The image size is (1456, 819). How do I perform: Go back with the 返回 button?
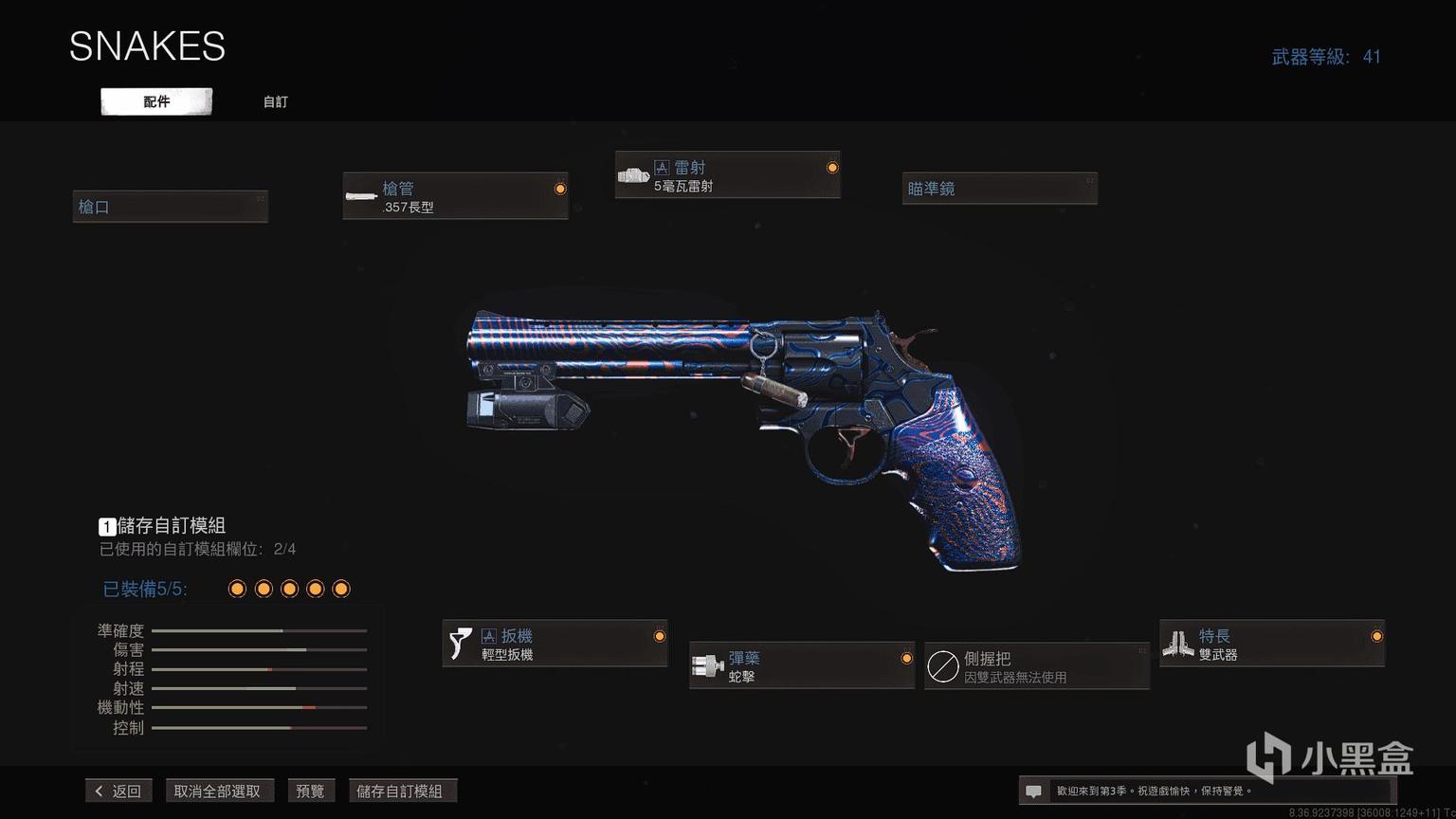[118, 791]
